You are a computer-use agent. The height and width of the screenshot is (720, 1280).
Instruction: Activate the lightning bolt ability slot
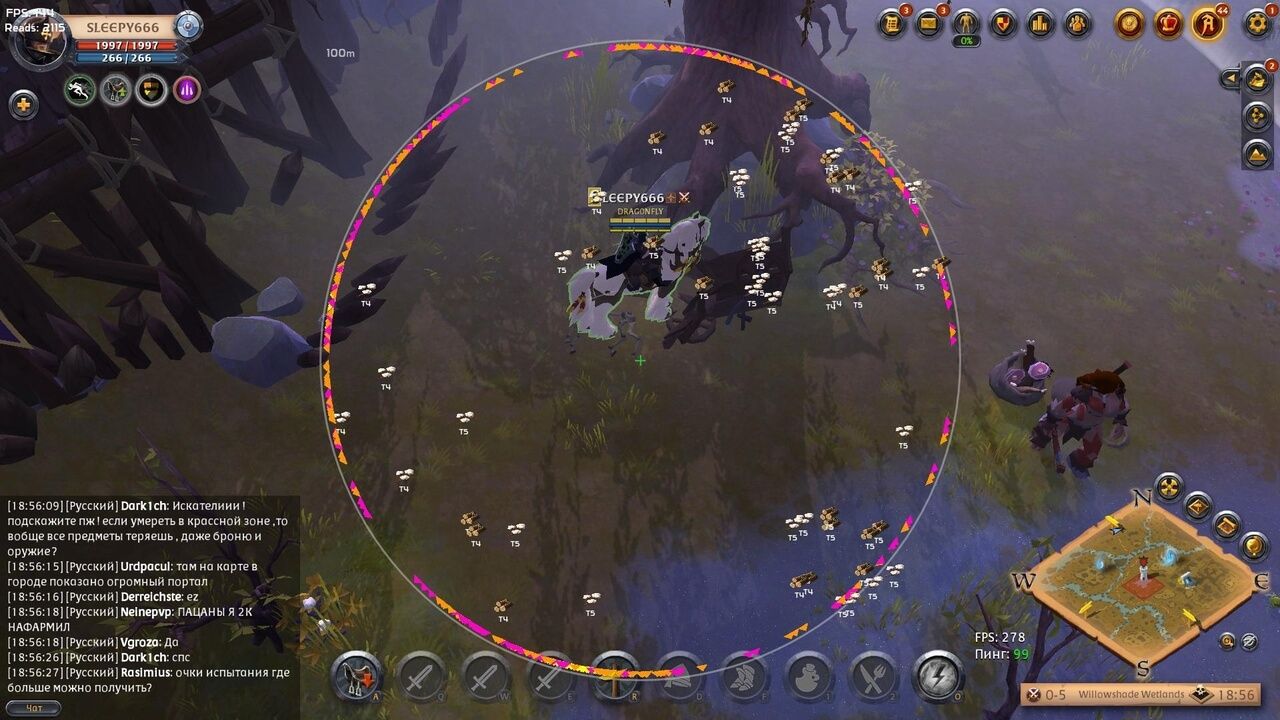(938, 676)
